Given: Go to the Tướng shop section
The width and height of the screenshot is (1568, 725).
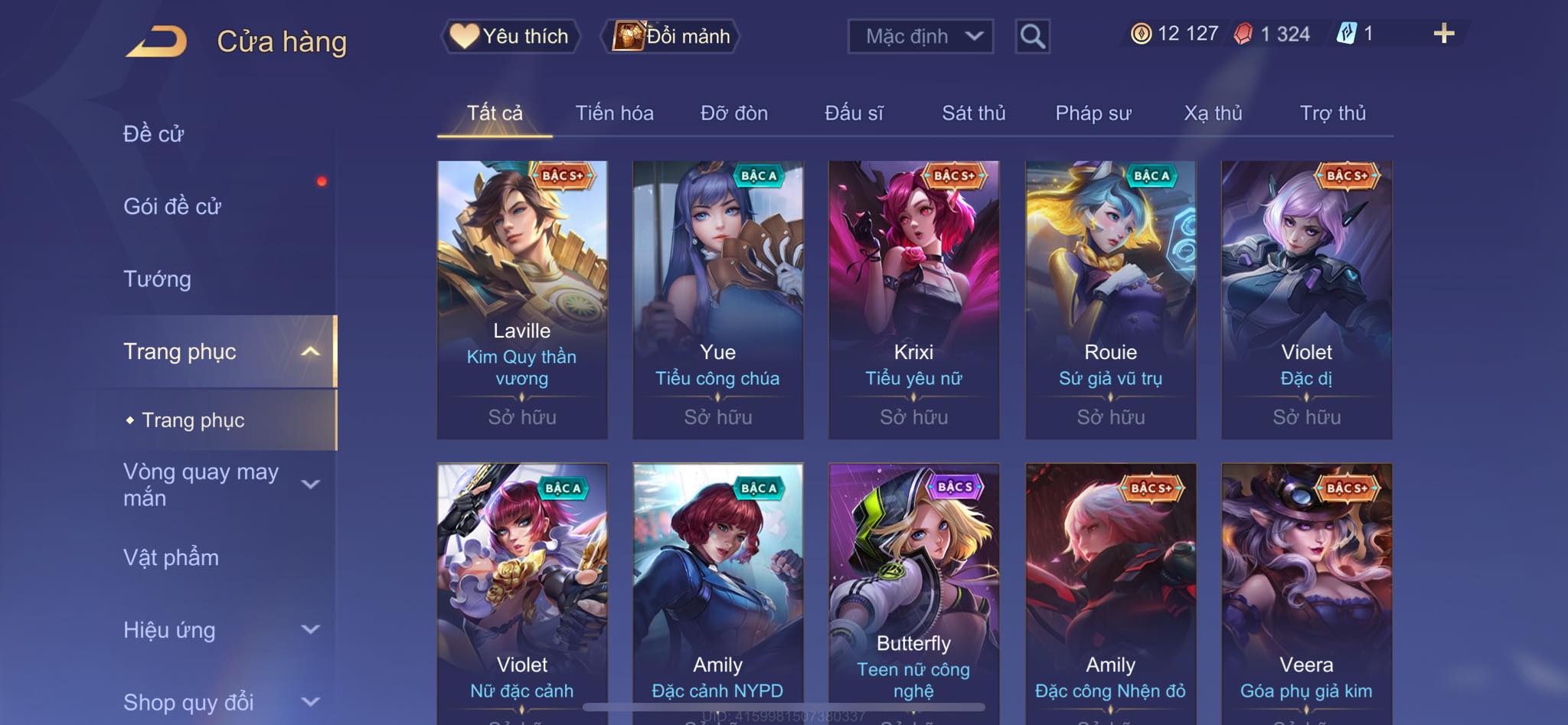Looking at the screenshot, I should tap(157, 279).
